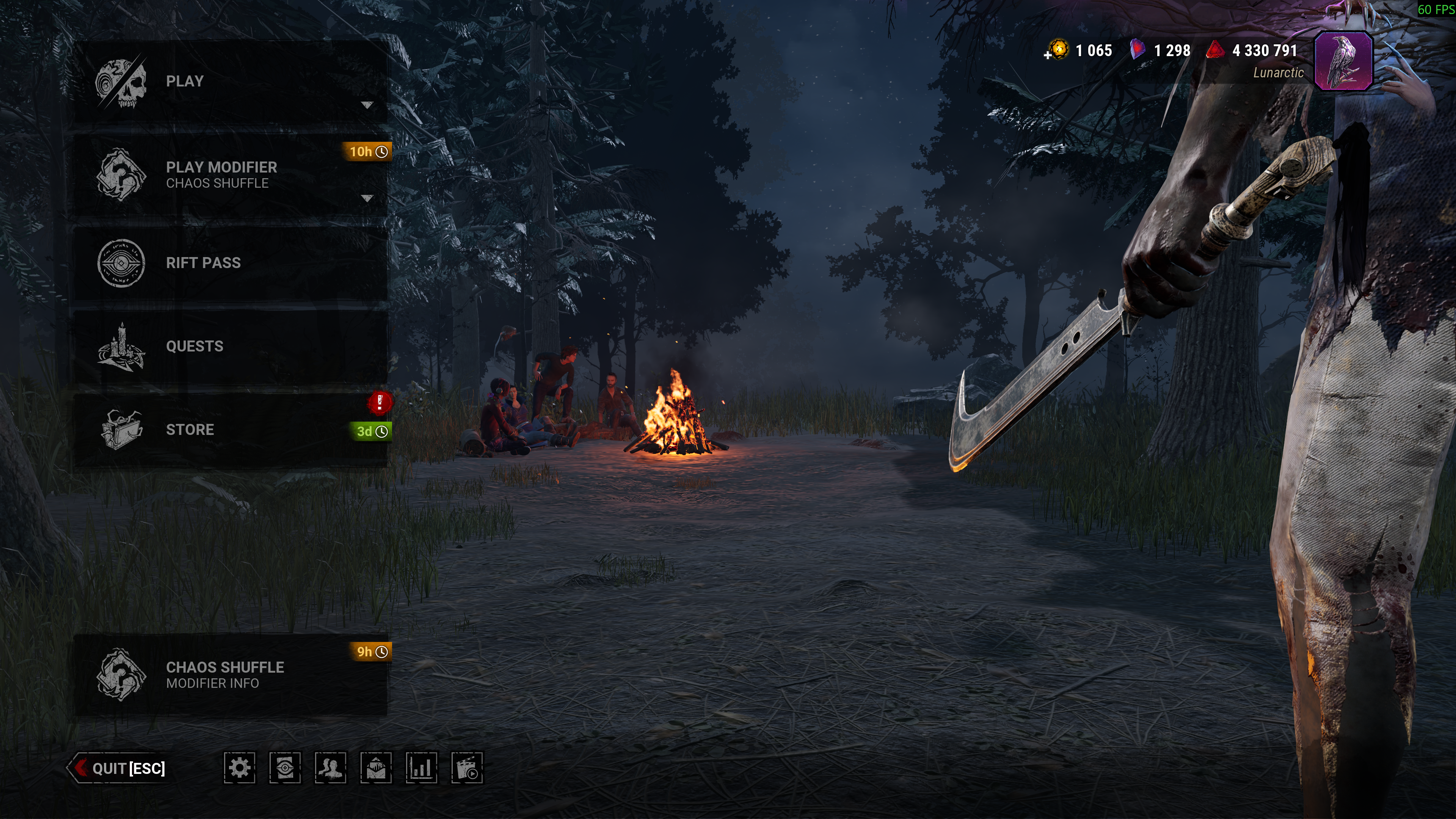Expand the Play Modifier dropdown arrow
This screenshot has height=819, width=1456.
point(367,198)
